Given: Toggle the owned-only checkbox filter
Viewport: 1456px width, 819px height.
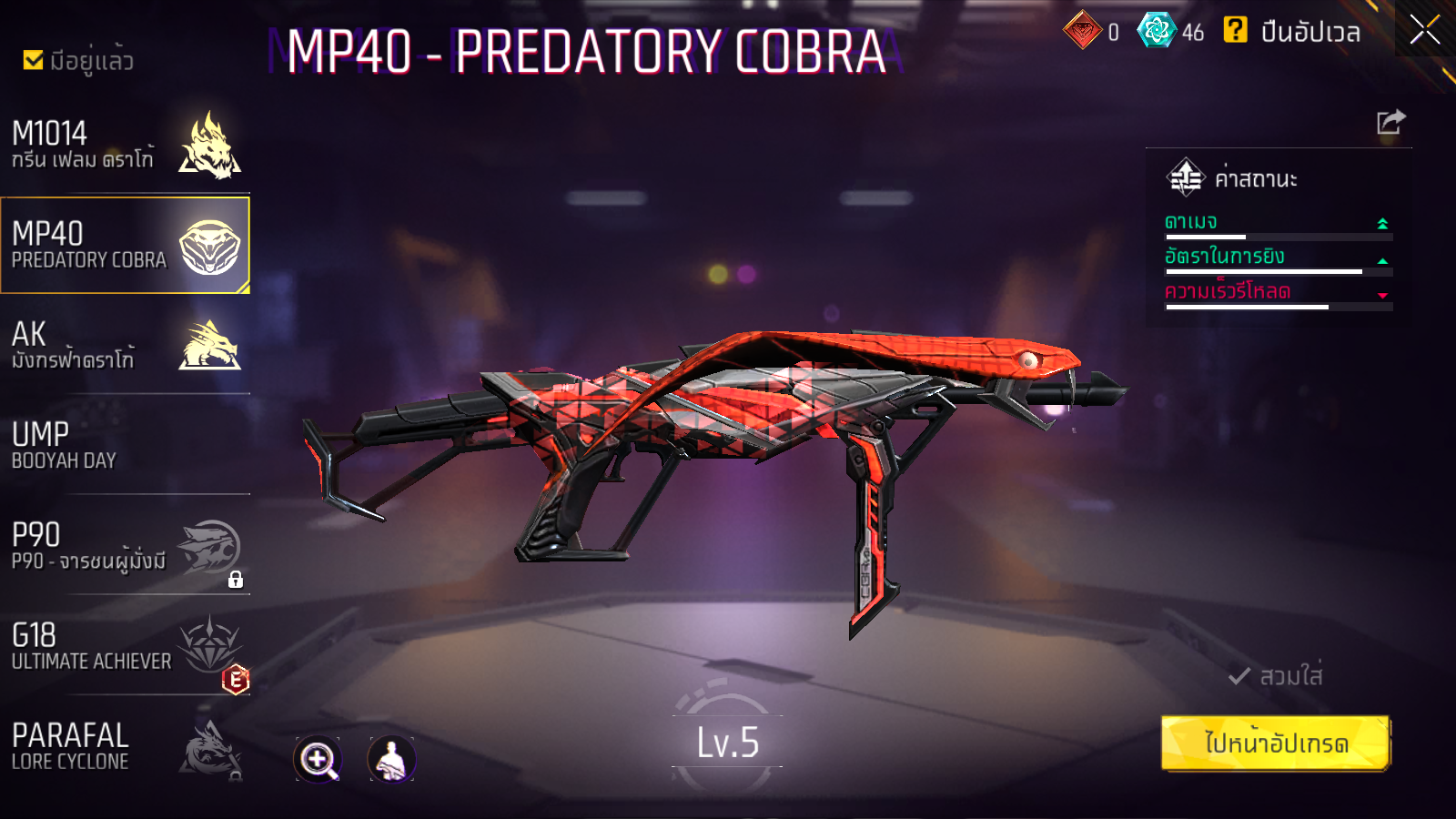Looking at the screenshot, I should click(34, 60).
